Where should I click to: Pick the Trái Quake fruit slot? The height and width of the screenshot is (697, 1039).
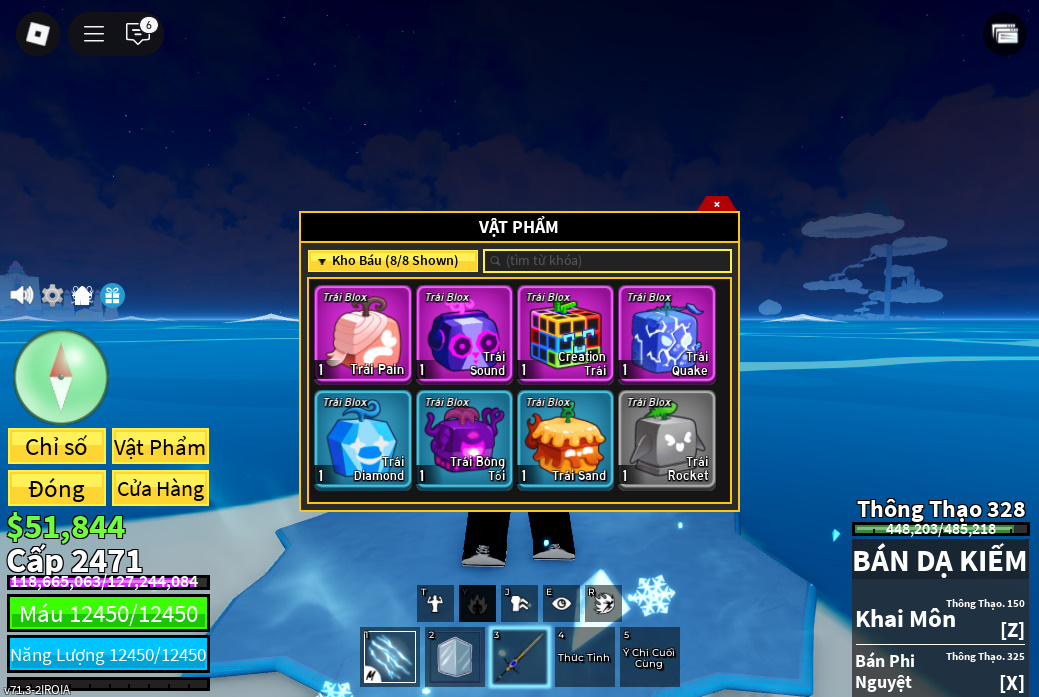pyautogui.click(x=666, y=333)
